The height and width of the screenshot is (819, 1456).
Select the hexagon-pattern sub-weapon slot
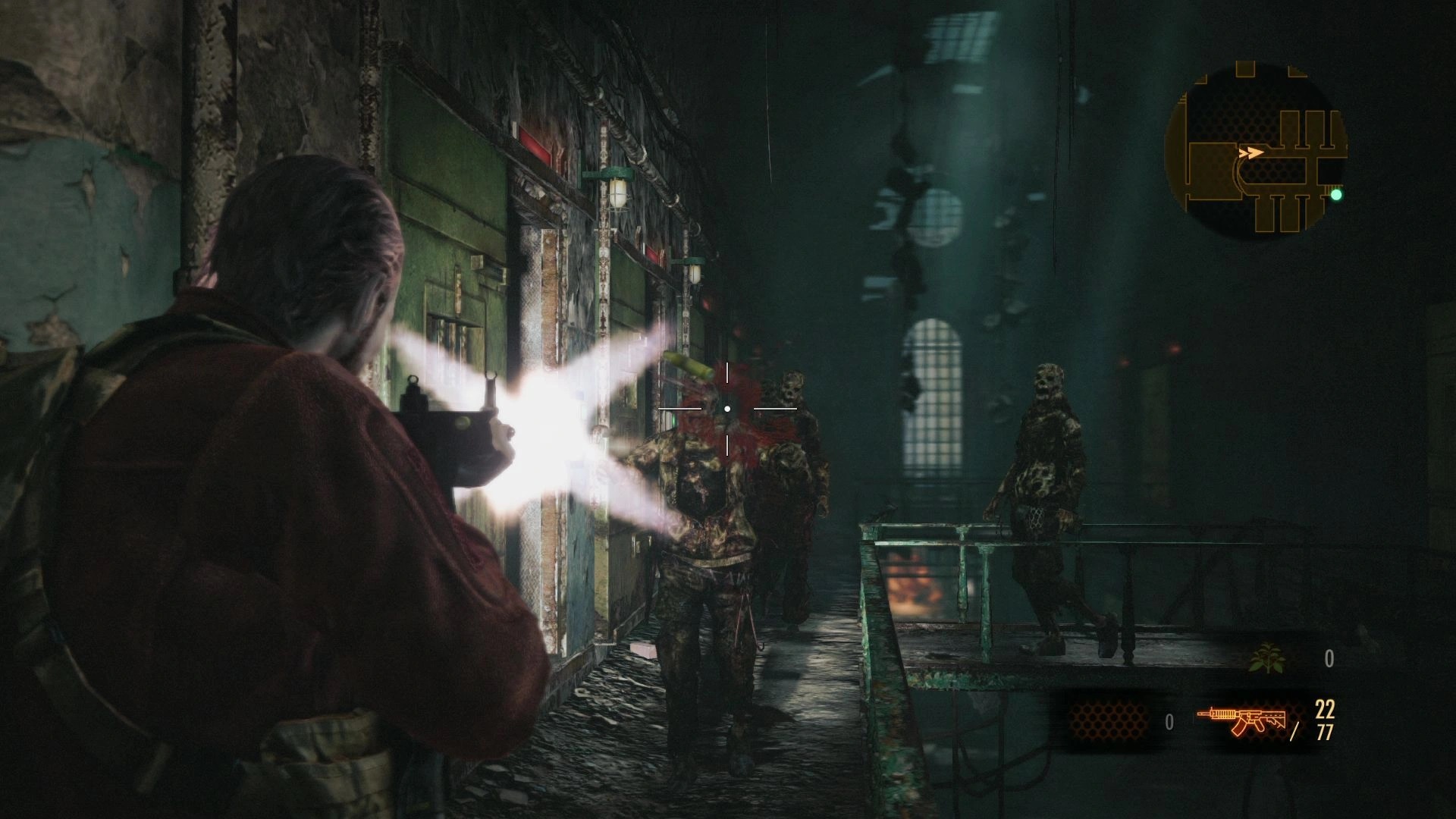coord(1107,721)
